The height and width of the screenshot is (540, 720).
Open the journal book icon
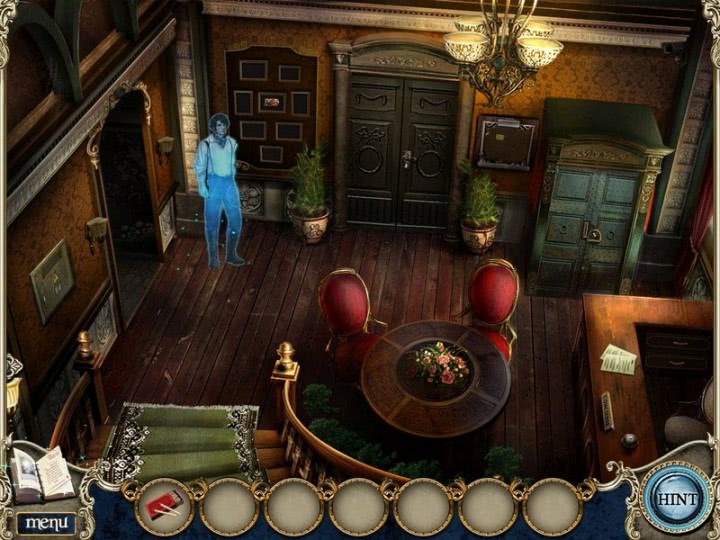click(41, 473)
